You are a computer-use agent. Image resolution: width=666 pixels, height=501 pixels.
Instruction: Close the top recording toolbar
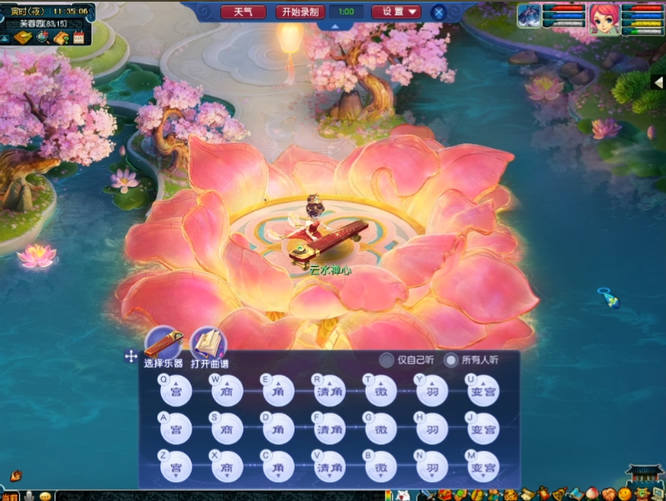coord(439,12)
